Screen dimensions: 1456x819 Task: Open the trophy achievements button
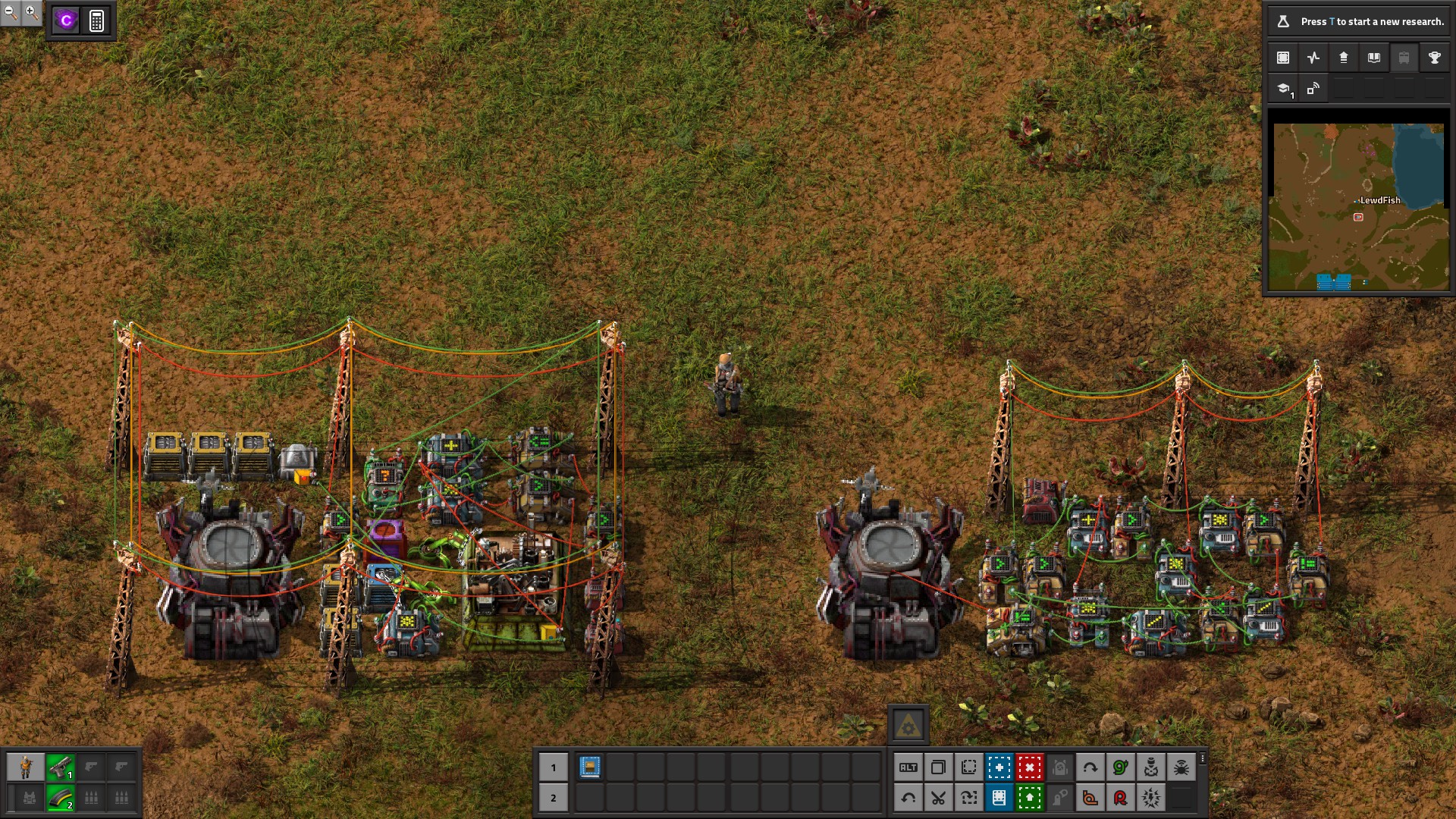[1434, 58]
